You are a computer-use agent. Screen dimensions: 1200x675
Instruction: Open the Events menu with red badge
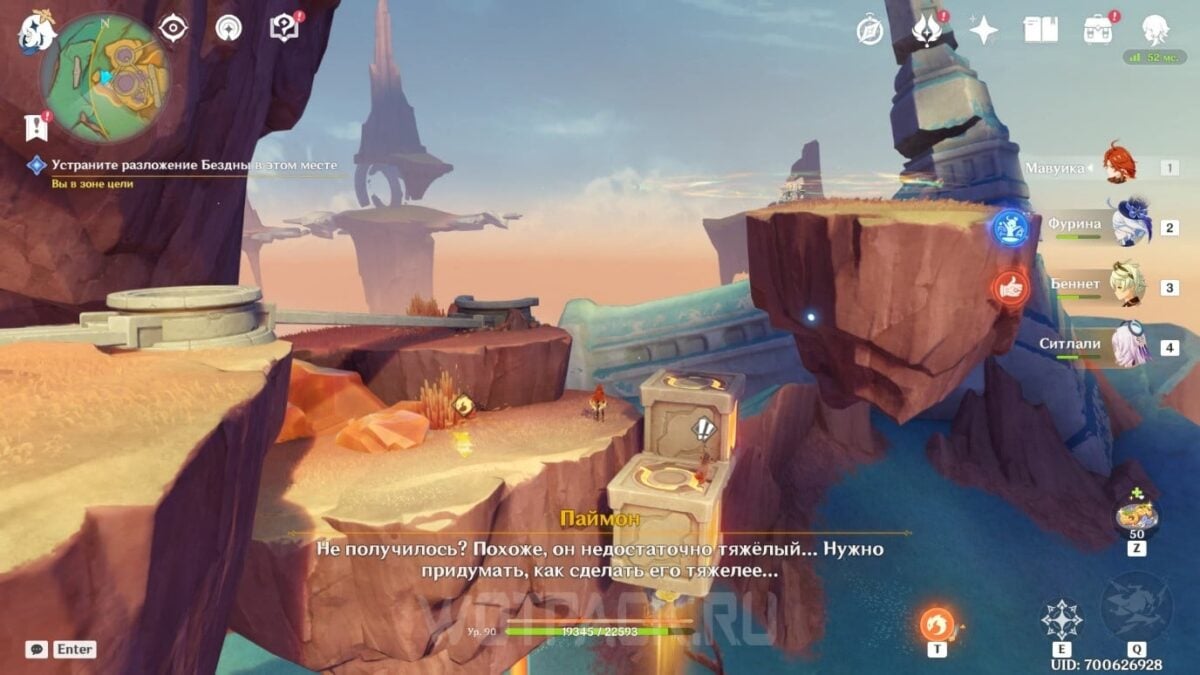point(926,30)
